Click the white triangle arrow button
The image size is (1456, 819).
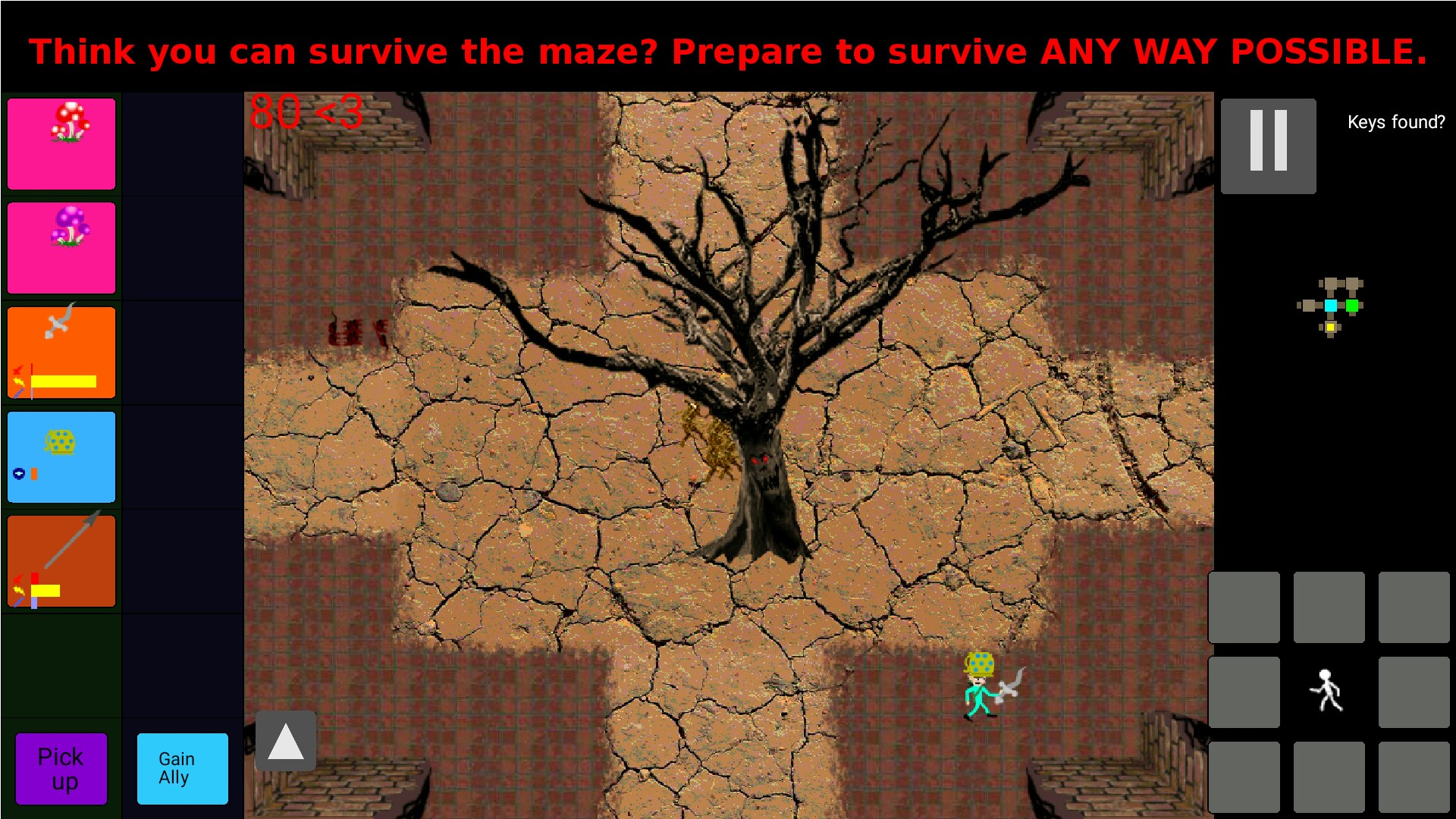(x=285, y=741)
